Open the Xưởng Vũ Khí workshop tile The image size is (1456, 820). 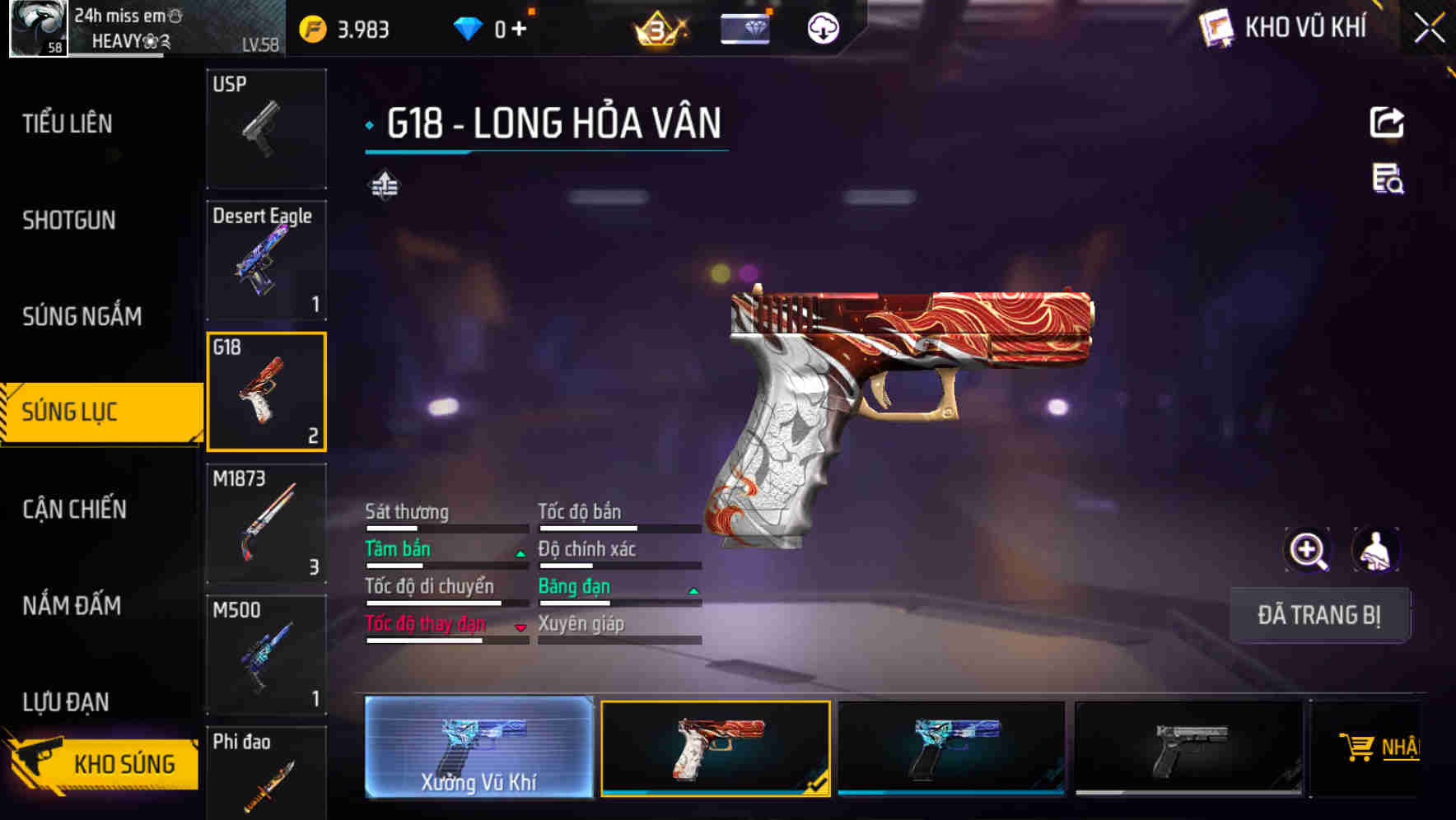[478, 747]
